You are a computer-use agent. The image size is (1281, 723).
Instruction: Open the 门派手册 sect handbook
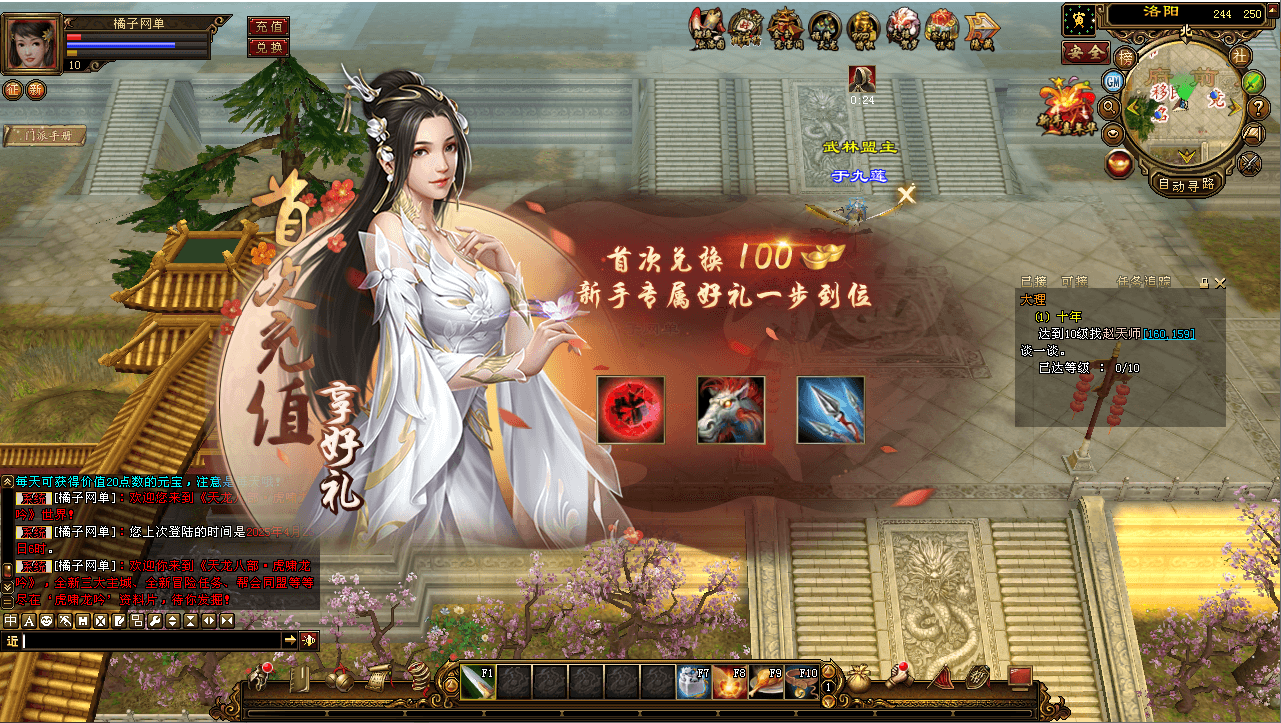[x=45, y=136]
